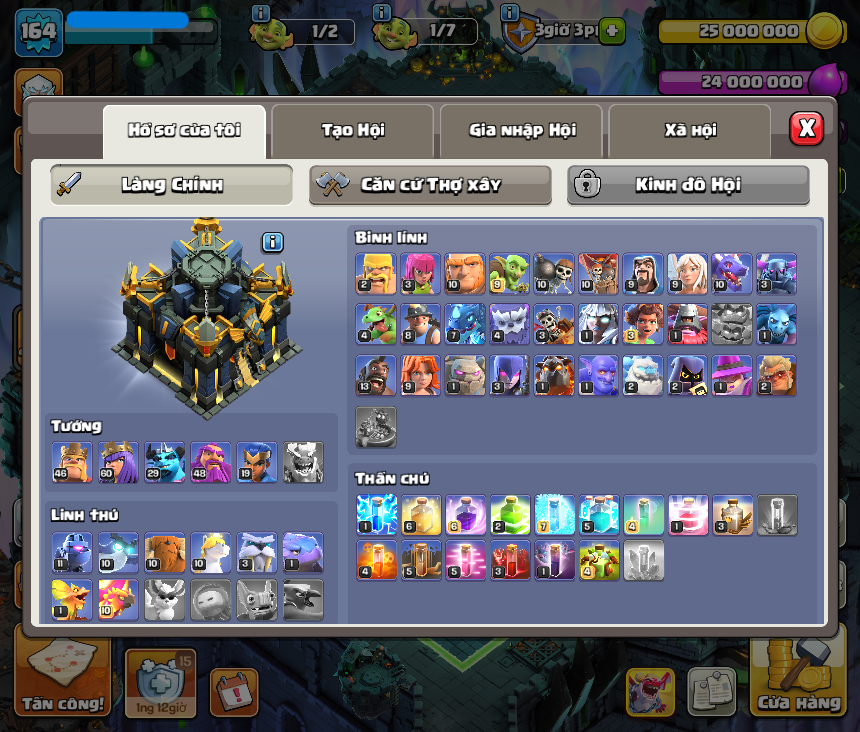Select the Barbarian troop icon
Screen dimensions: 860x732
(x=376, y=273)
